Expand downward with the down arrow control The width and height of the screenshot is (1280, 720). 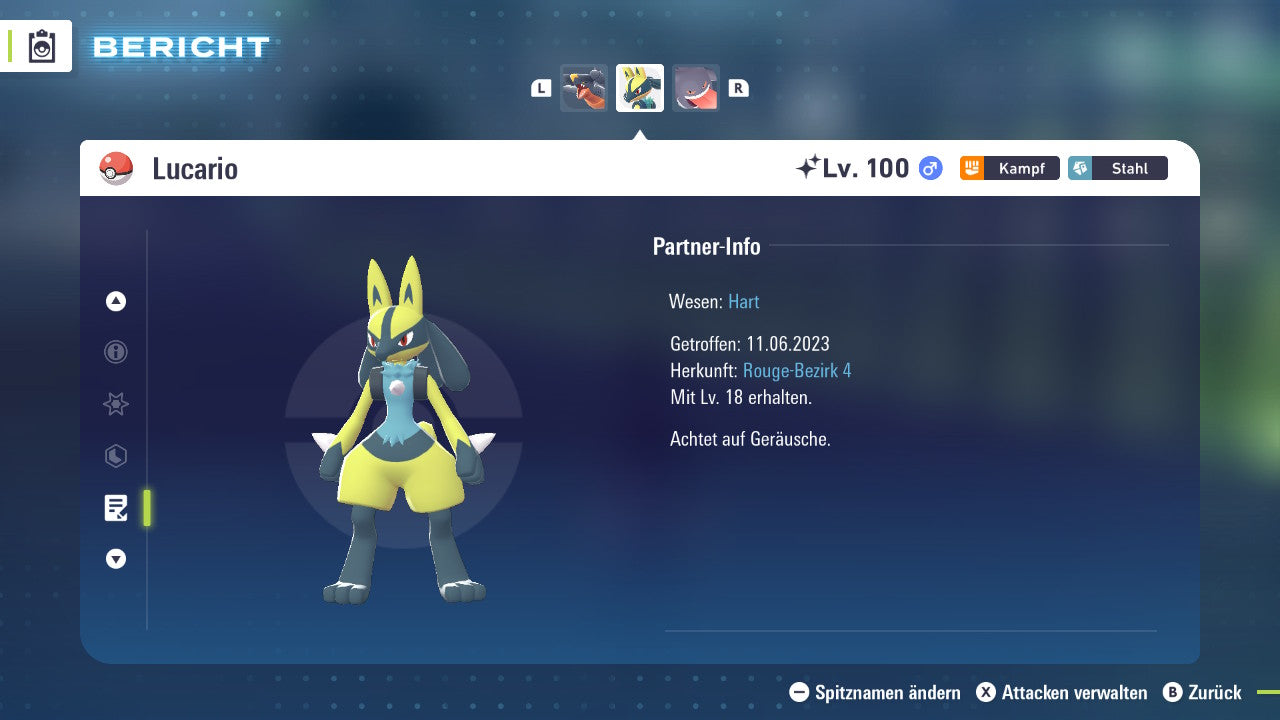click(115, 559)
